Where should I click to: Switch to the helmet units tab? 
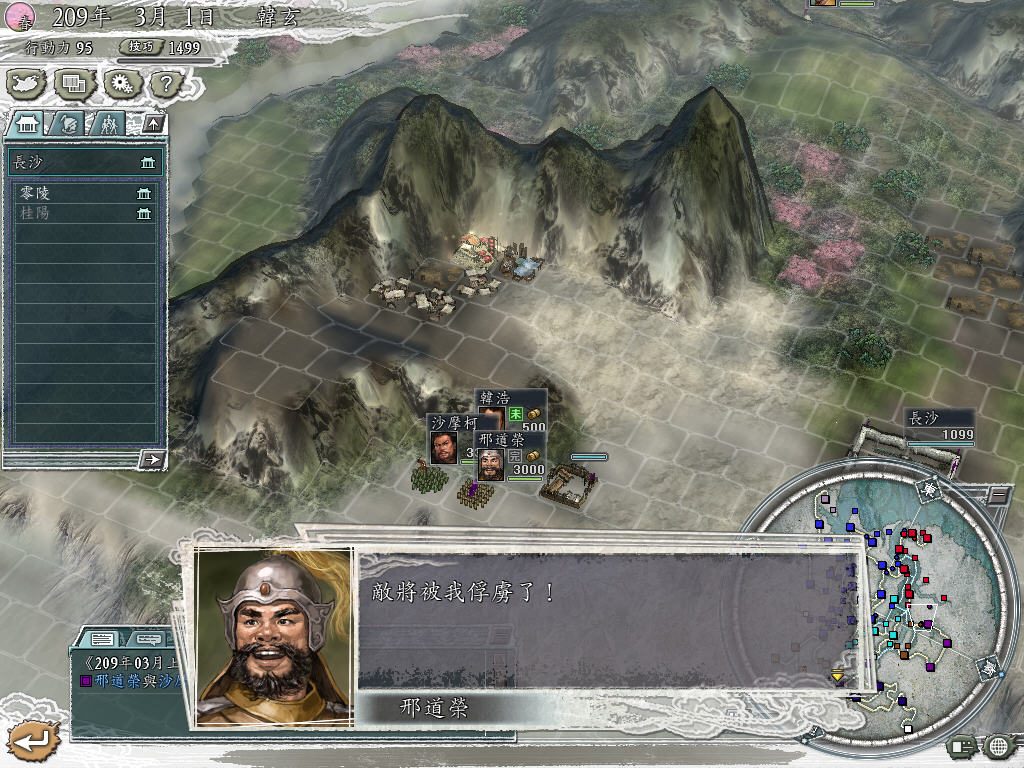coord(68,124)
